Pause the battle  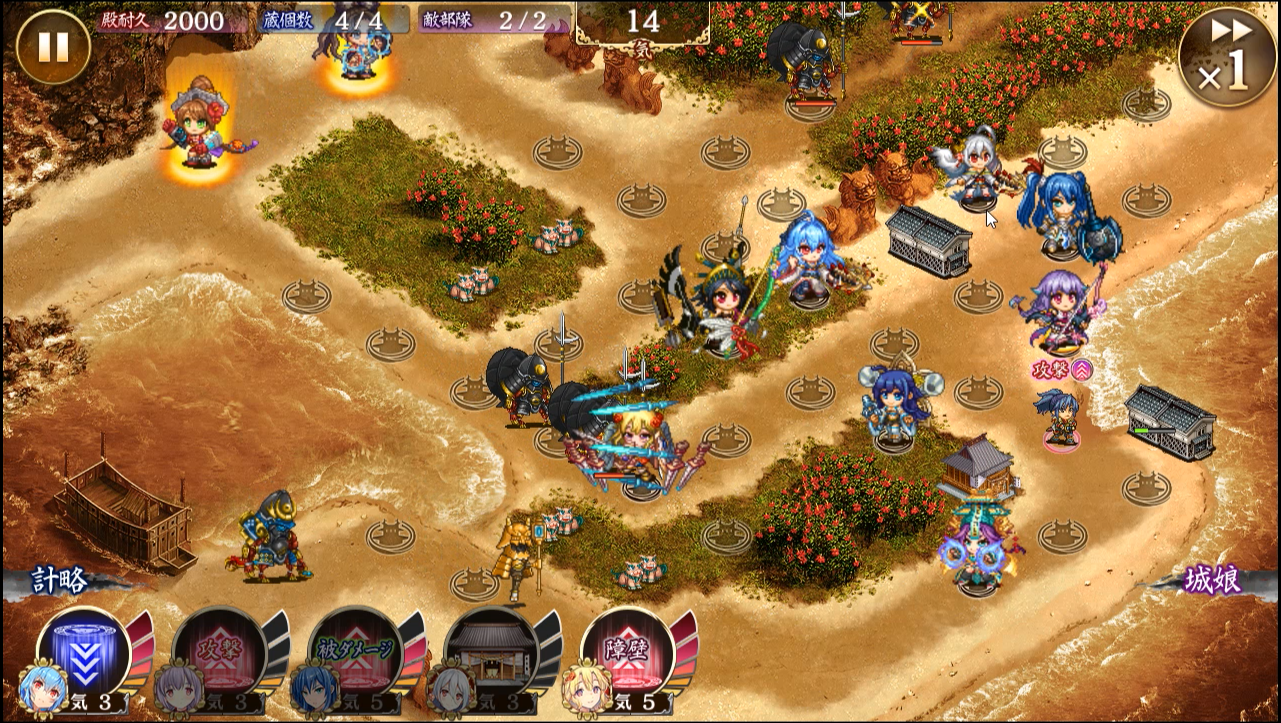click(53, 47)
